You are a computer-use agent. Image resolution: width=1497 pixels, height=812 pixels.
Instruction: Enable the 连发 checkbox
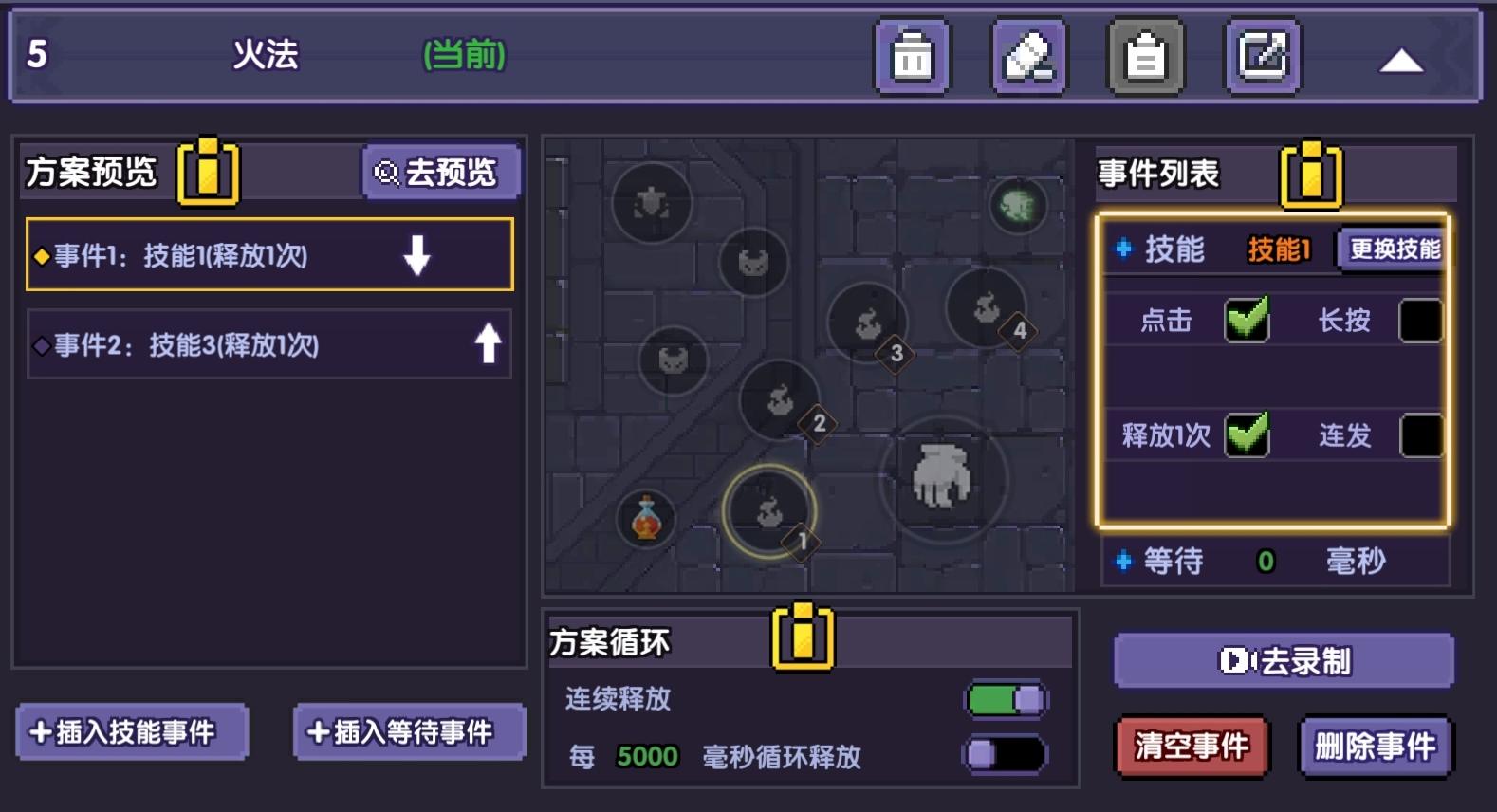tap(1422, 436)
